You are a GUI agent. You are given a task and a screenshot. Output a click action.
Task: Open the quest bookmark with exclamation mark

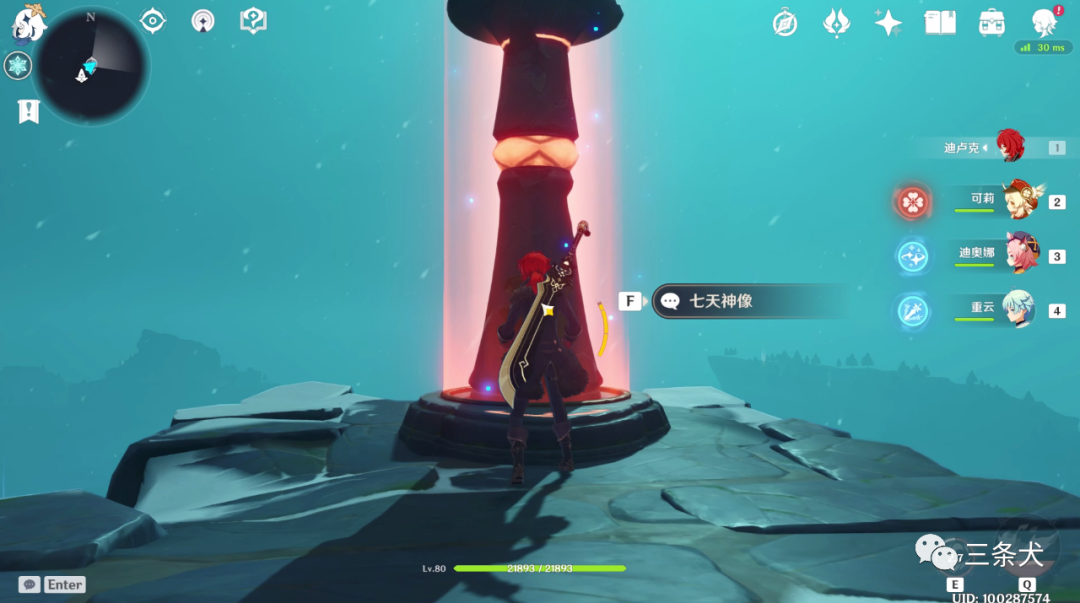click(28, 111)
